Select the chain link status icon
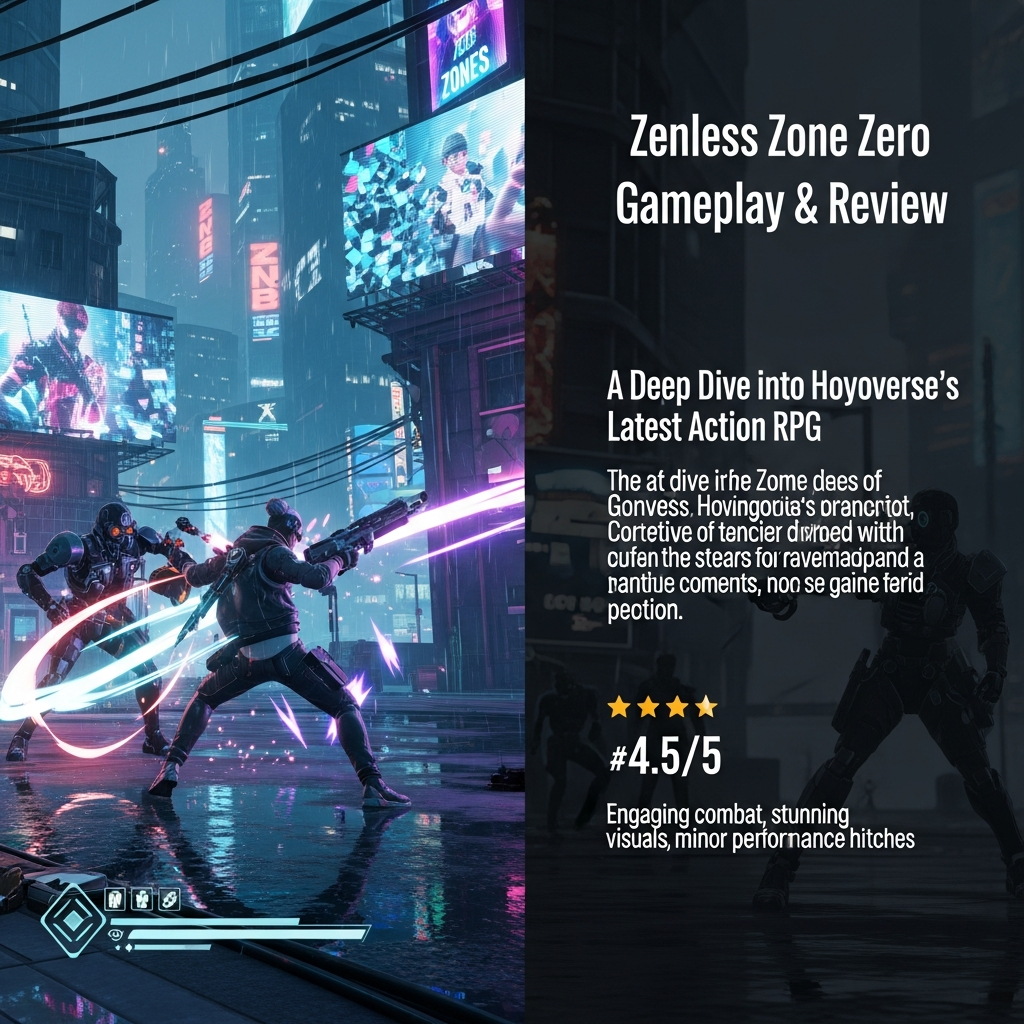The image size is (1024, 1024). click(169, 898)
